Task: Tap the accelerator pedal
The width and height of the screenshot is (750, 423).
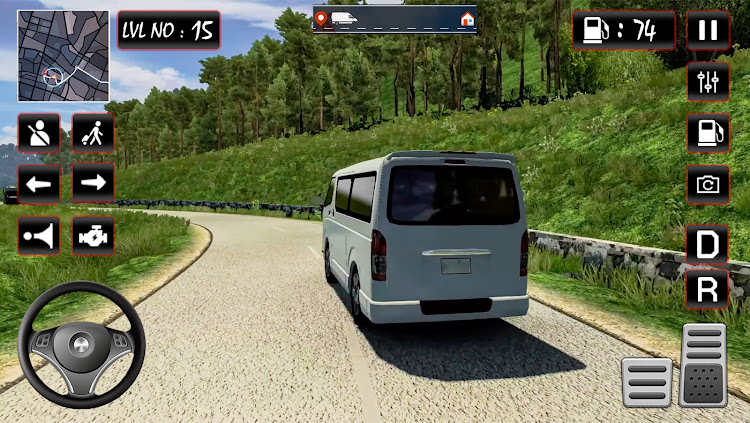Action: (x=703, y=364)
